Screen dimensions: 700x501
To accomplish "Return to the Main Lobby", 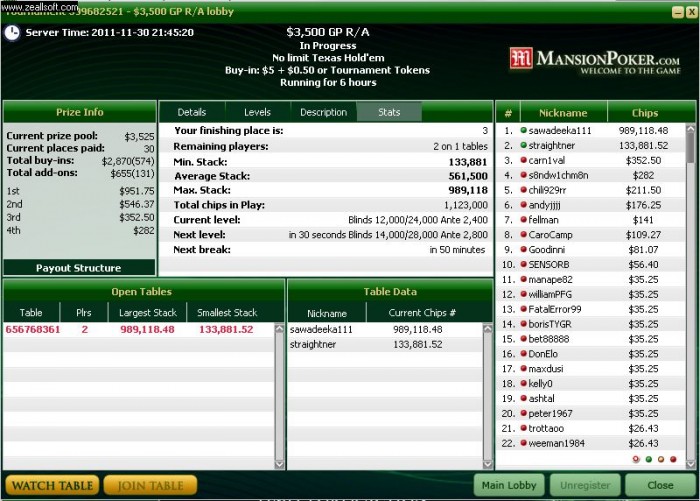I will tap(509, 486).
